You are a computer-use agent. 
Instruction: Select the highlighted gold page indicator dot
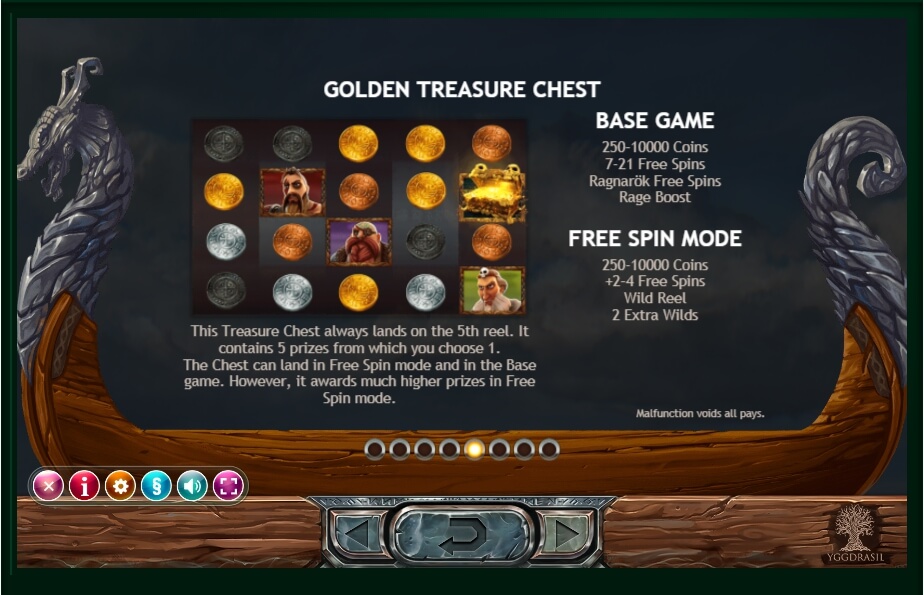[475, 449]
